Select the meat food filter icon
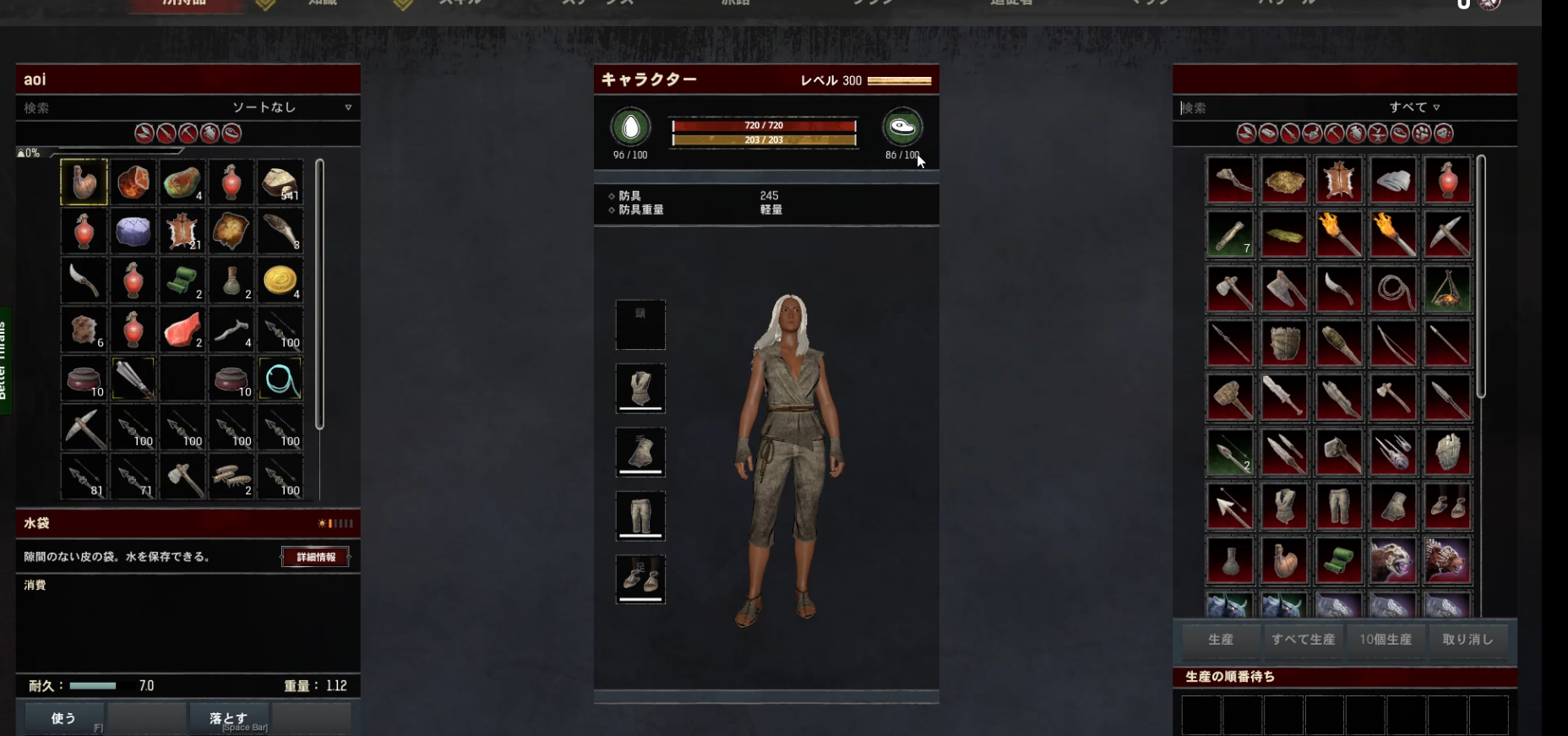Image resolution: width=1568 pixels, height=736 pixels. pyautogui.click(x=1401, y=134)
